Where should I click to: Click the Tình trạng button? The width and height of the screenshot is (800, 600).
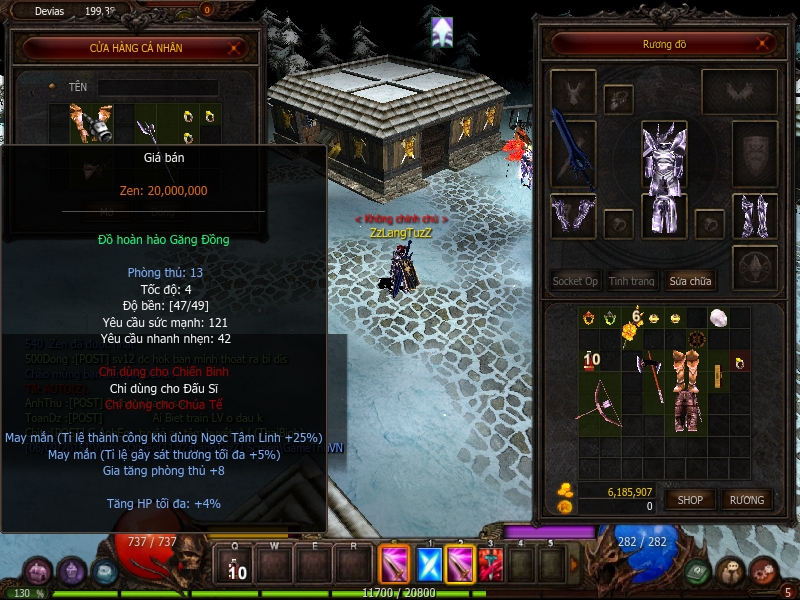coord(632,281)
